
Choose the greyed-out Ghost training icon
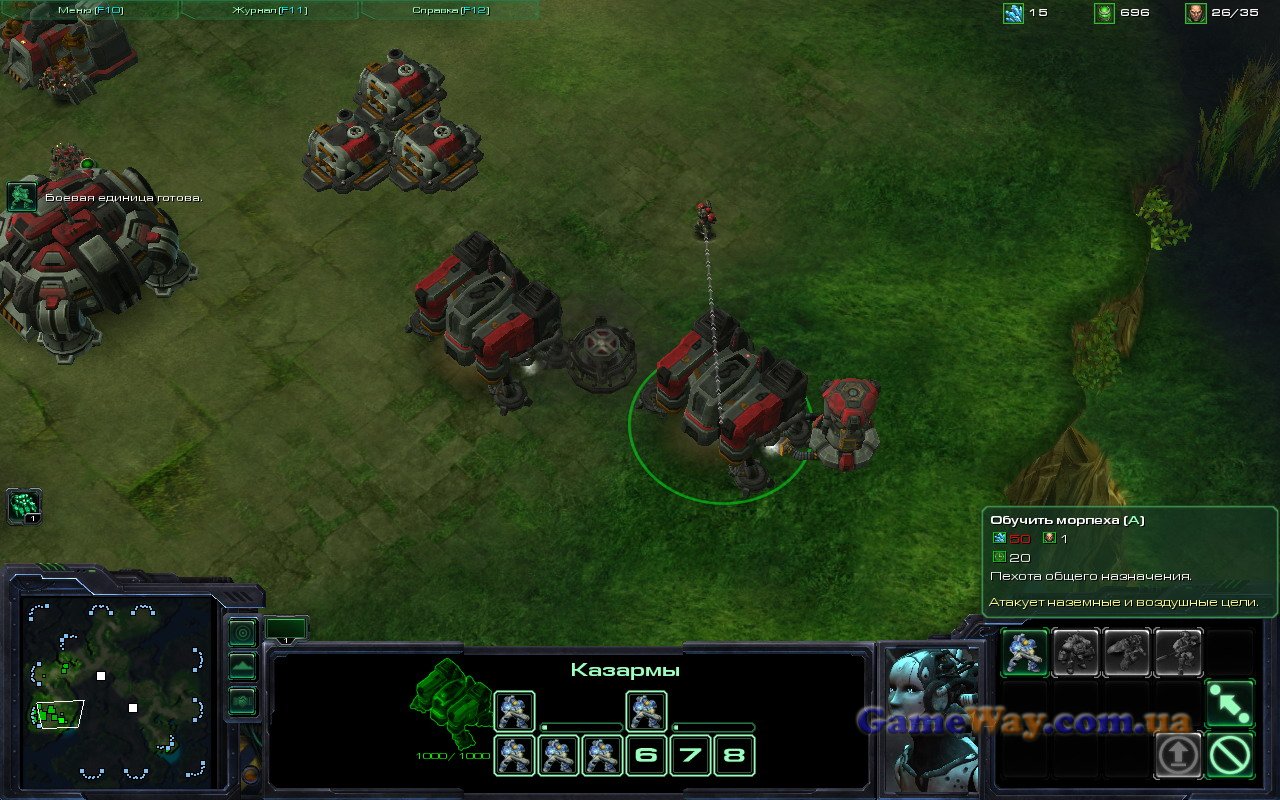pyautogui.click(x=1178, y=652)
